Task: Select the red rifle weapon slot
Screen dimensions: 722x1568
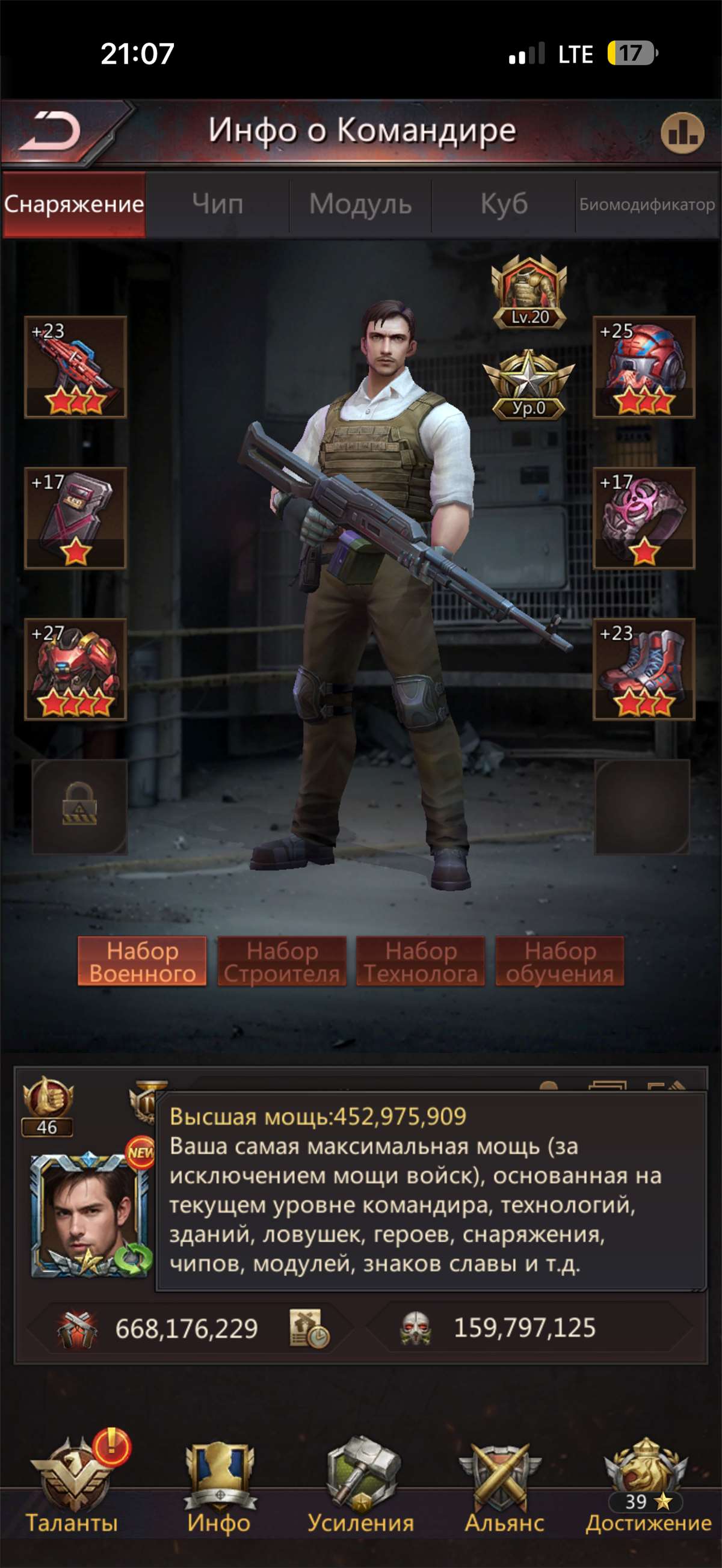Action: (x=75, y=367)
